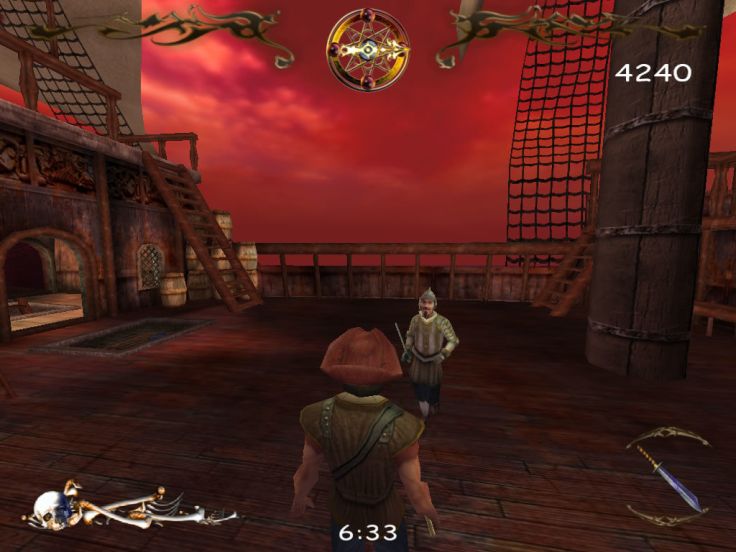Click the golden compass medallion

tap(367, 50)
